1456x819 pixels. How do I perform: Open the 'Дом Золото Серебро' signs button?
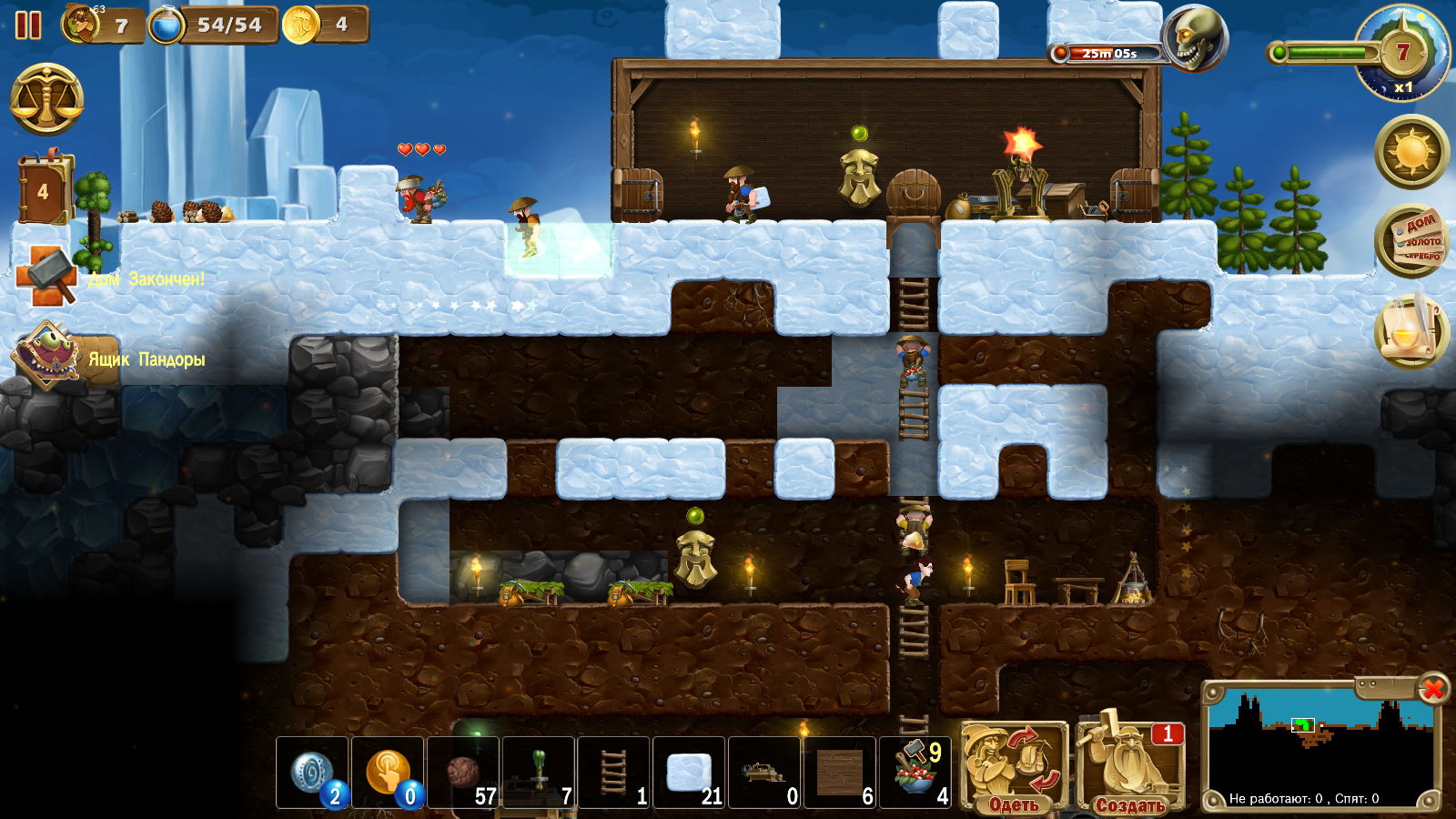[x=1411, y=241]
